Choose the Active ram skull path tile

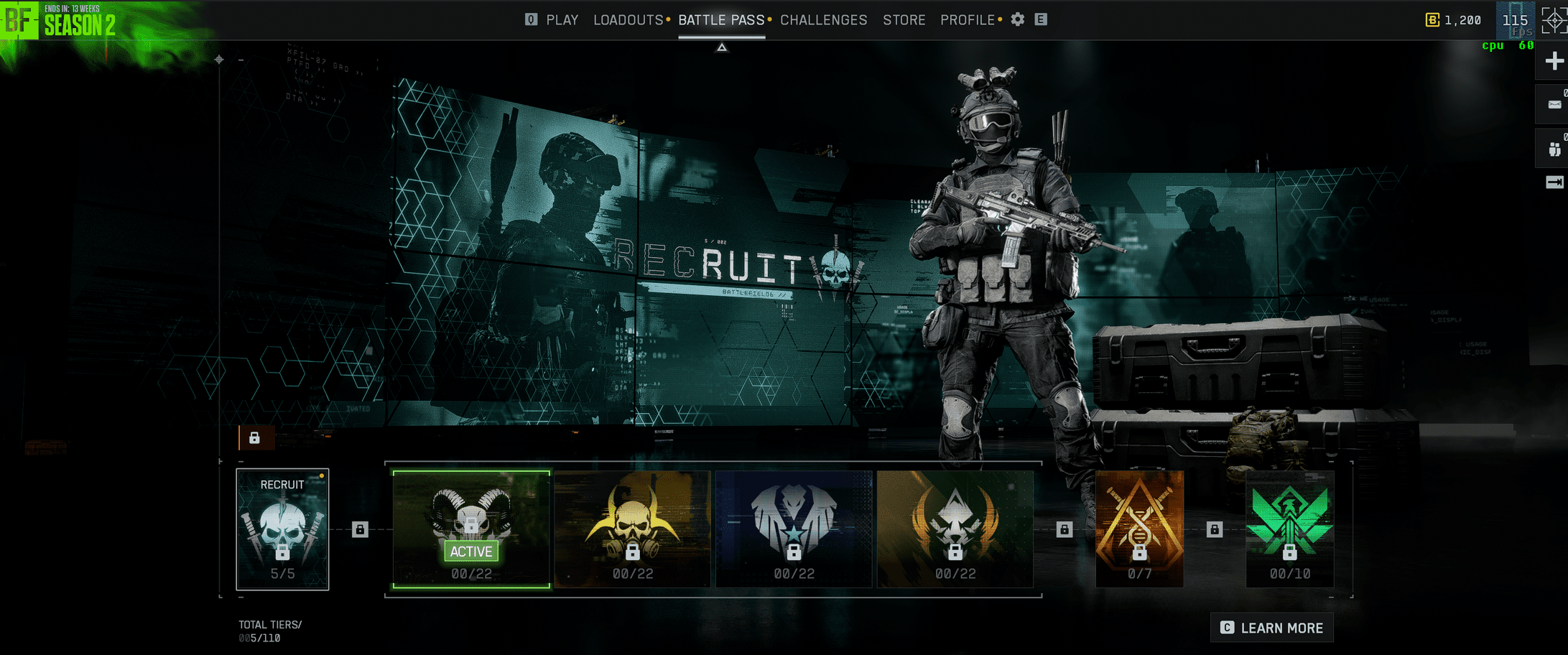tap(471, 529)
